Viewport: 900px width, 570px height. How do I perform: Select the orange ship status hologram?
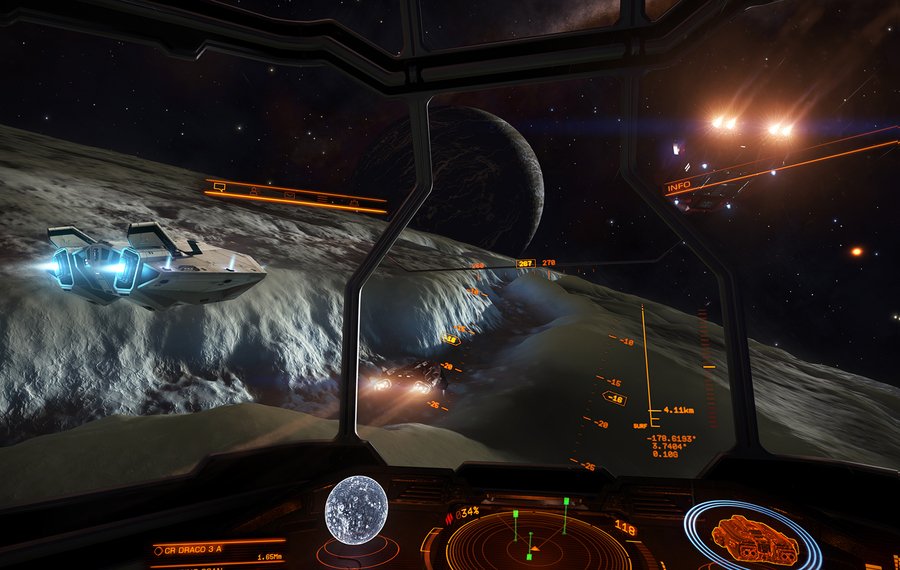[754, 540]
